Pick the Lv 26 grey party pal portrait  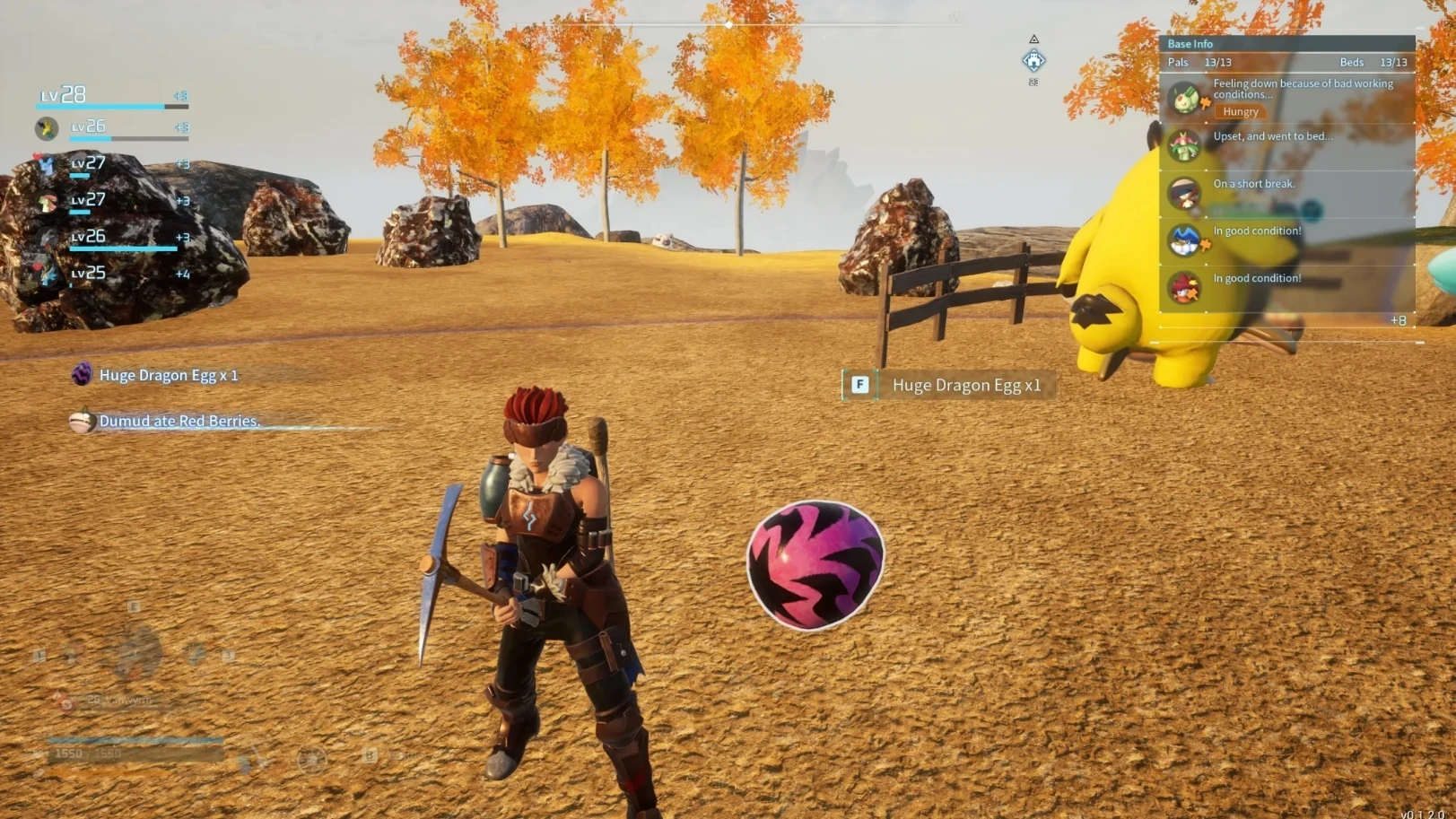click(47, 239)
